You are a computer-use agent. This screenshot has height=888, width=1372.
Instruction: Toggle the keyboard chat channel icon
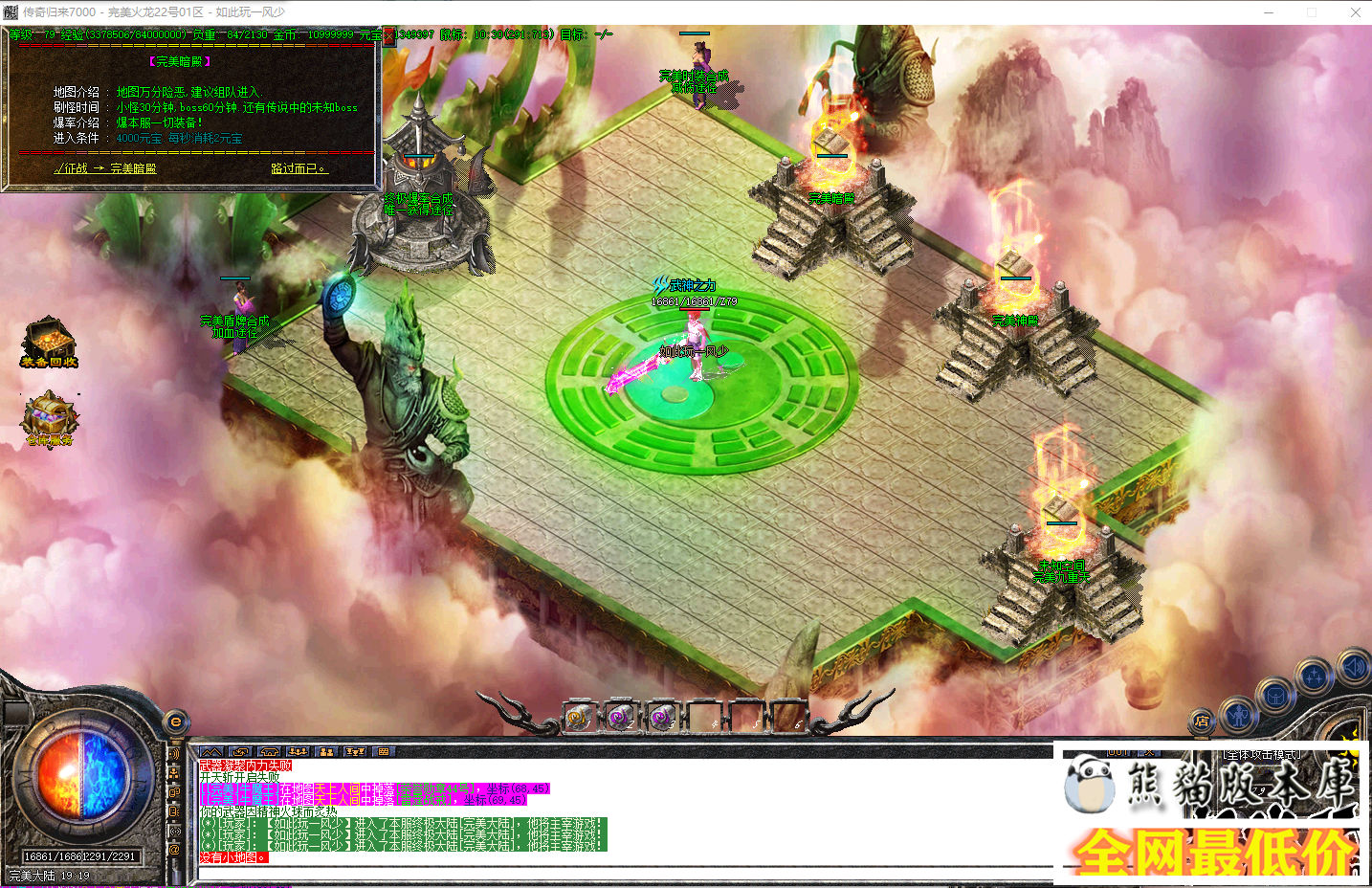[x=383, y=751]
